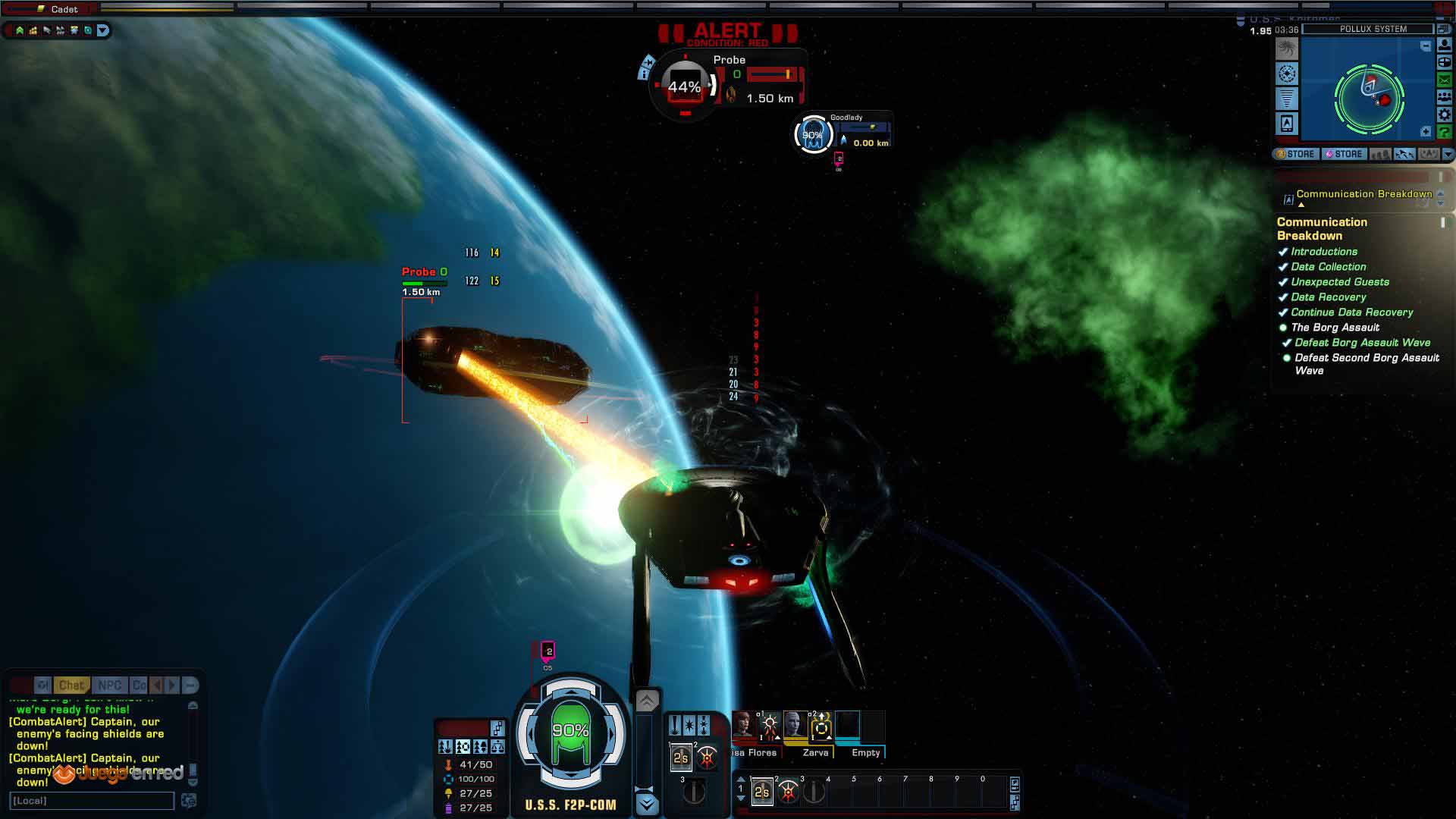Select the Defeat Second Borg Assault Wave objective
The image size is (1456, 819).
click(1366, 364)
